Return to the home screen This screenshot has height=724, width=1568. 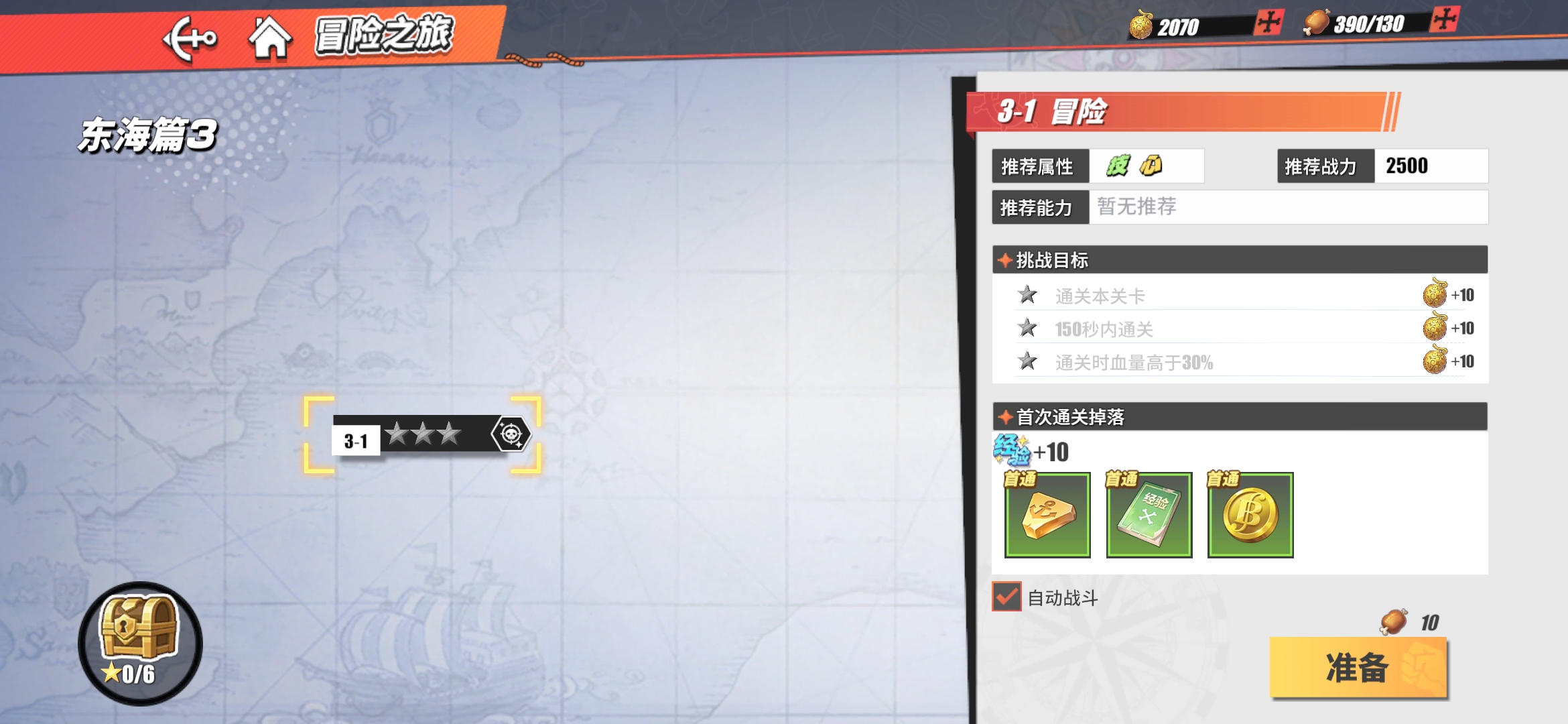pos(270,39)
